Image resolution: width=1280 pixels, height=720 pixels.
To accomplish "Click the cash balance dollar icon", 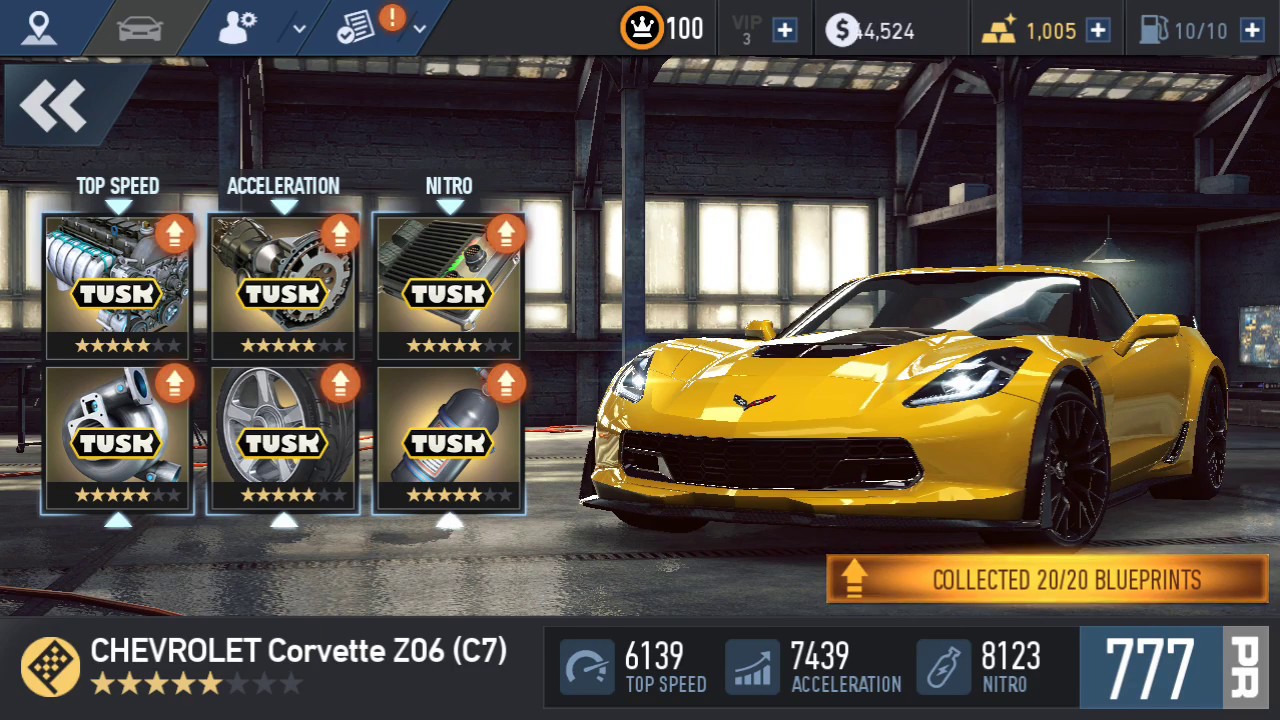I will pos(841,30).
